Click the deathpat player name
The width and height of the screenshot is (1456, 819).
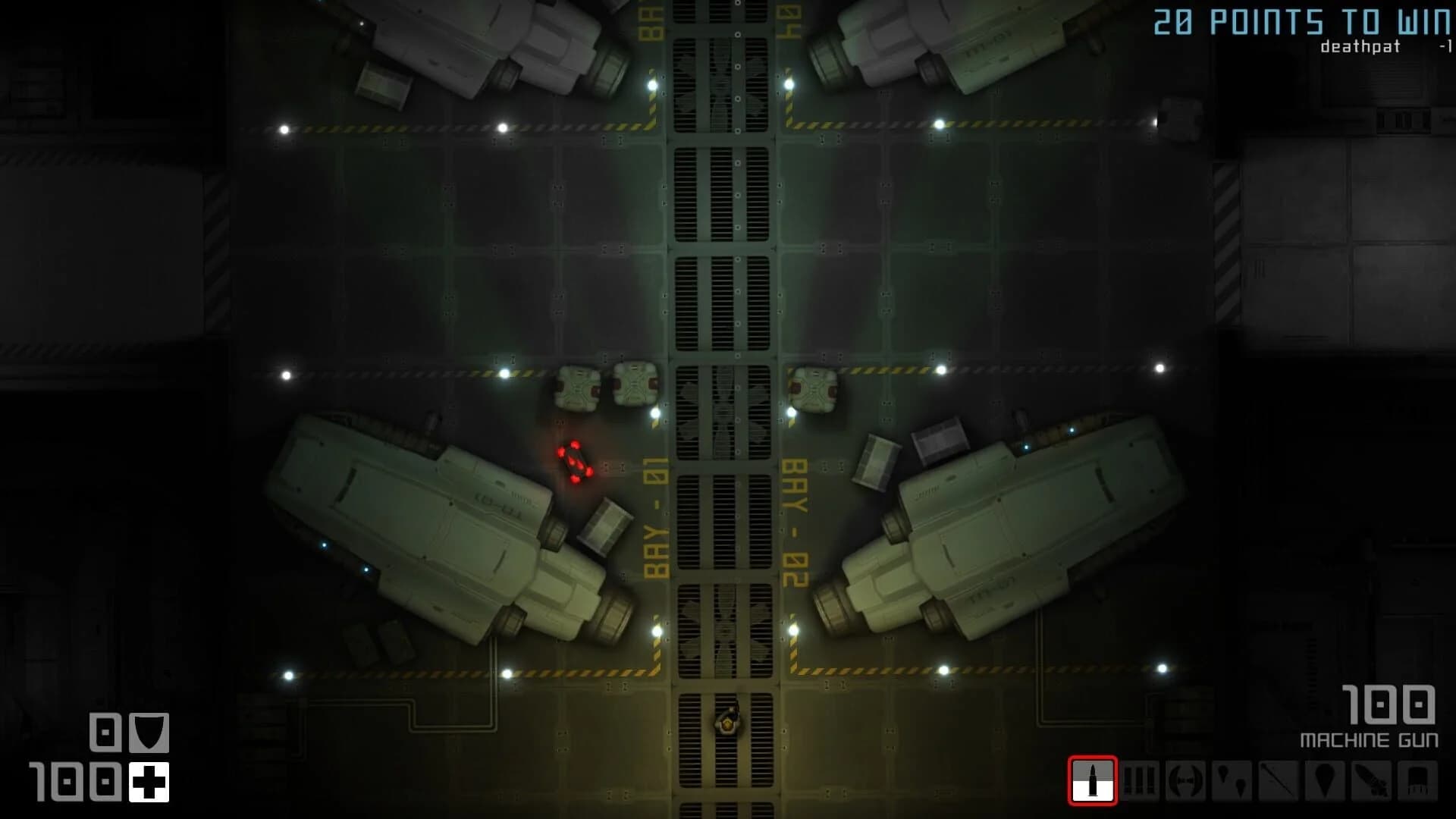pos(1360,47)
